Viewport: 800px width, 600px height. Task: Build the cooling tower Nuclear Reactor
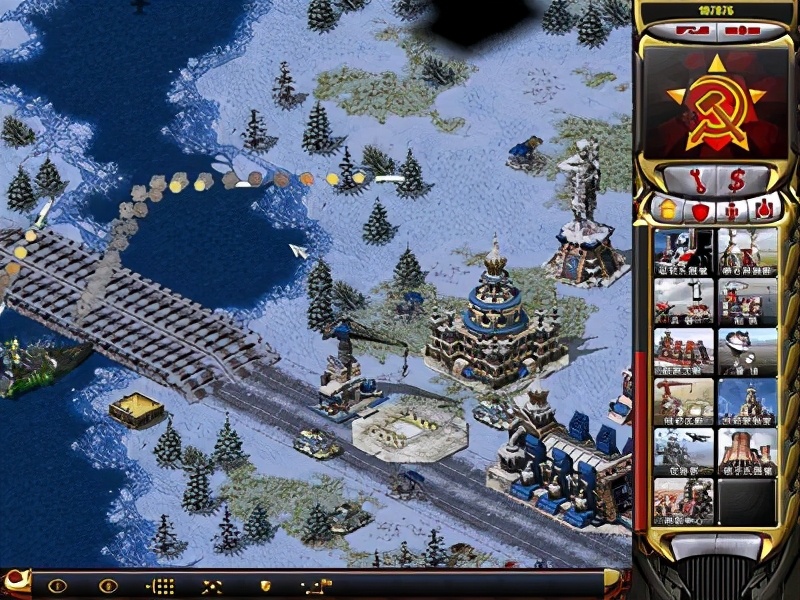pyautogui.click(x=747, y=450)
